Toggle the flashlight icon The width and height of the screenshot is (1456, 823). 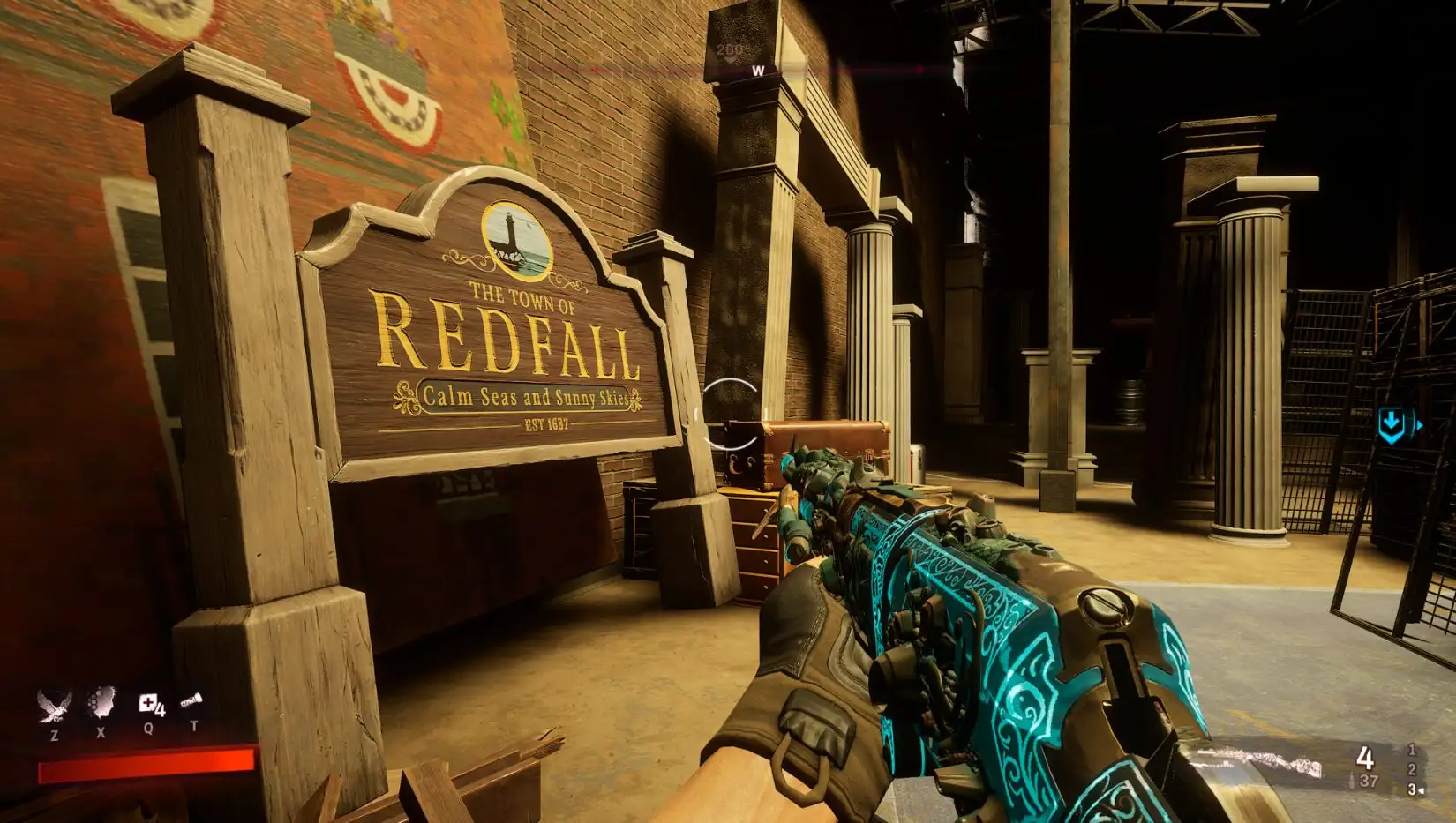tap(192, 702)
